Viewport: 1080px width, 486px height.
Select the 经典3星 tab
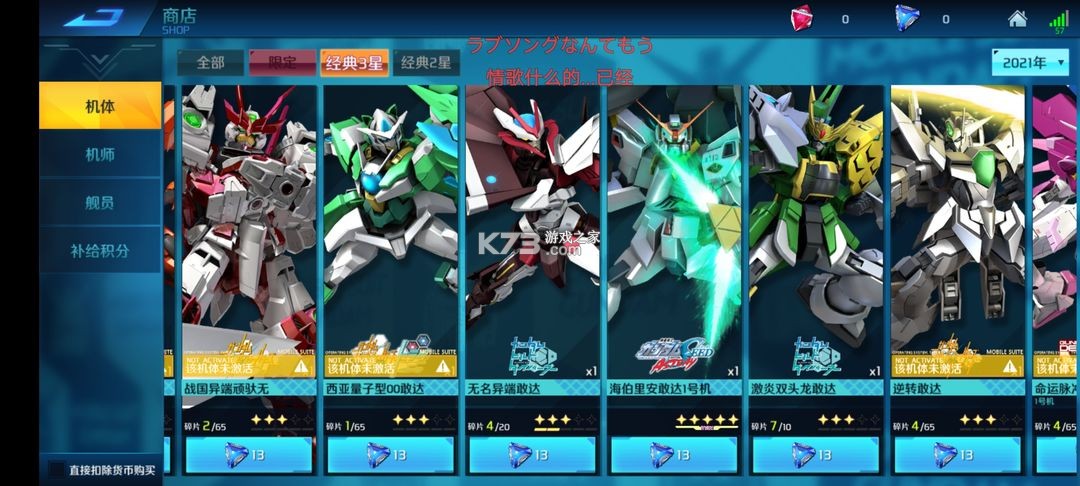click(353, 62)
